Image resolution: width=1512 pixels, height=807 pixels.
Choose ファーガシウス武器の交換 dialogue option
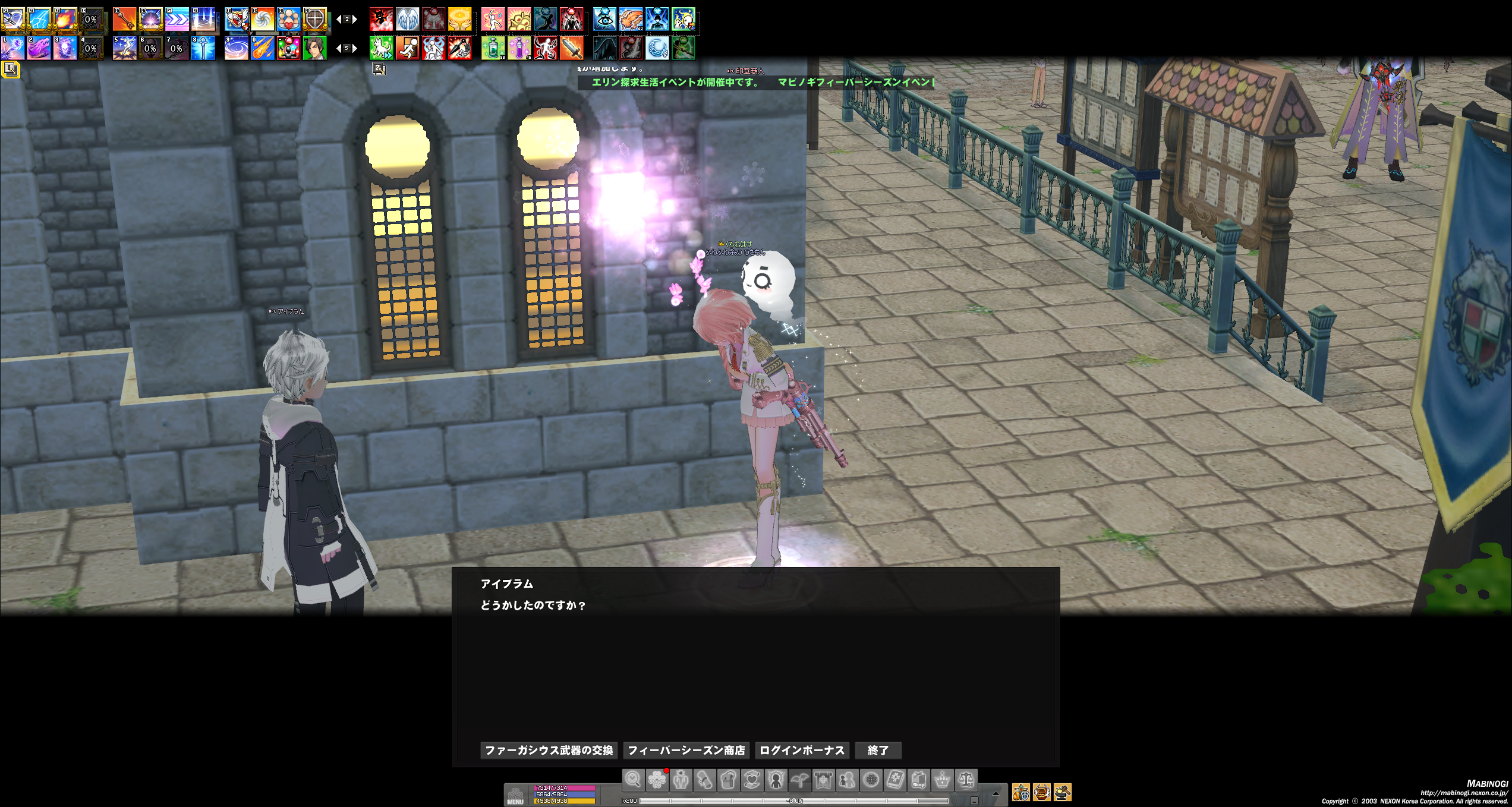pyautogui.click(x=549, y=751)
